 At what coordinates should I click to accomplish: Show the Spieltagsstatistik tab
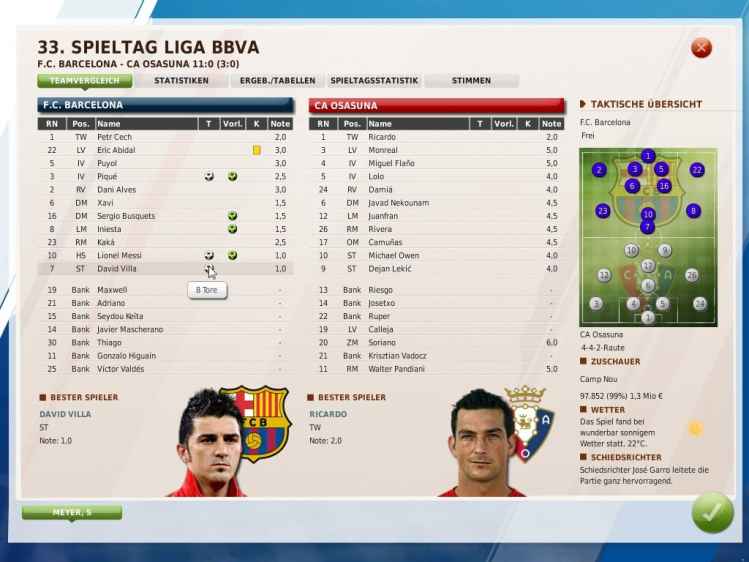(373, 80)
